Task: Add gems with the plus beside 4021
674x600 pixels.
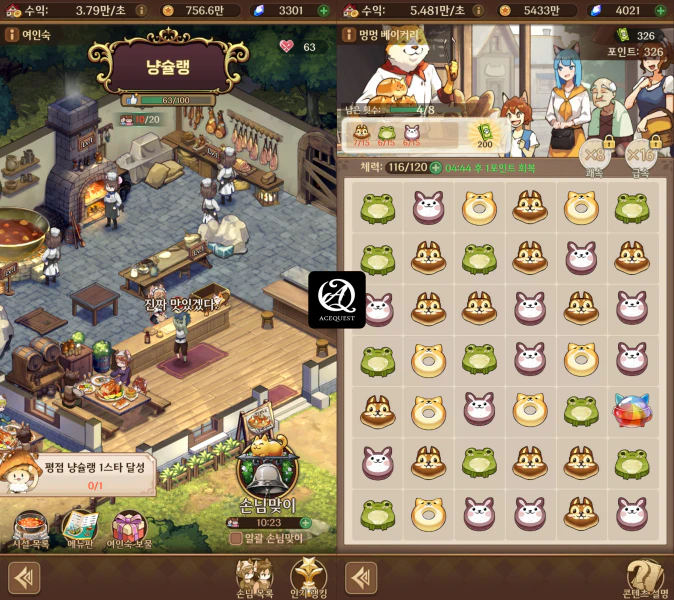Action: (660, 10)
